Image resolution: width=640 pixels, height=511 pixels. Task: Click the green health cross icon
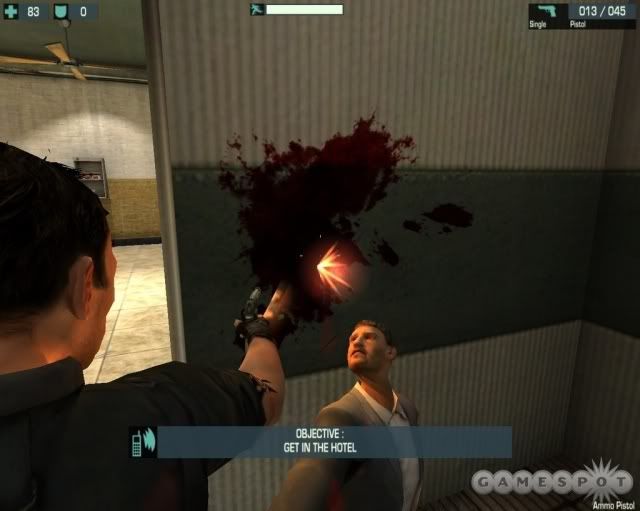pos(11,12)
